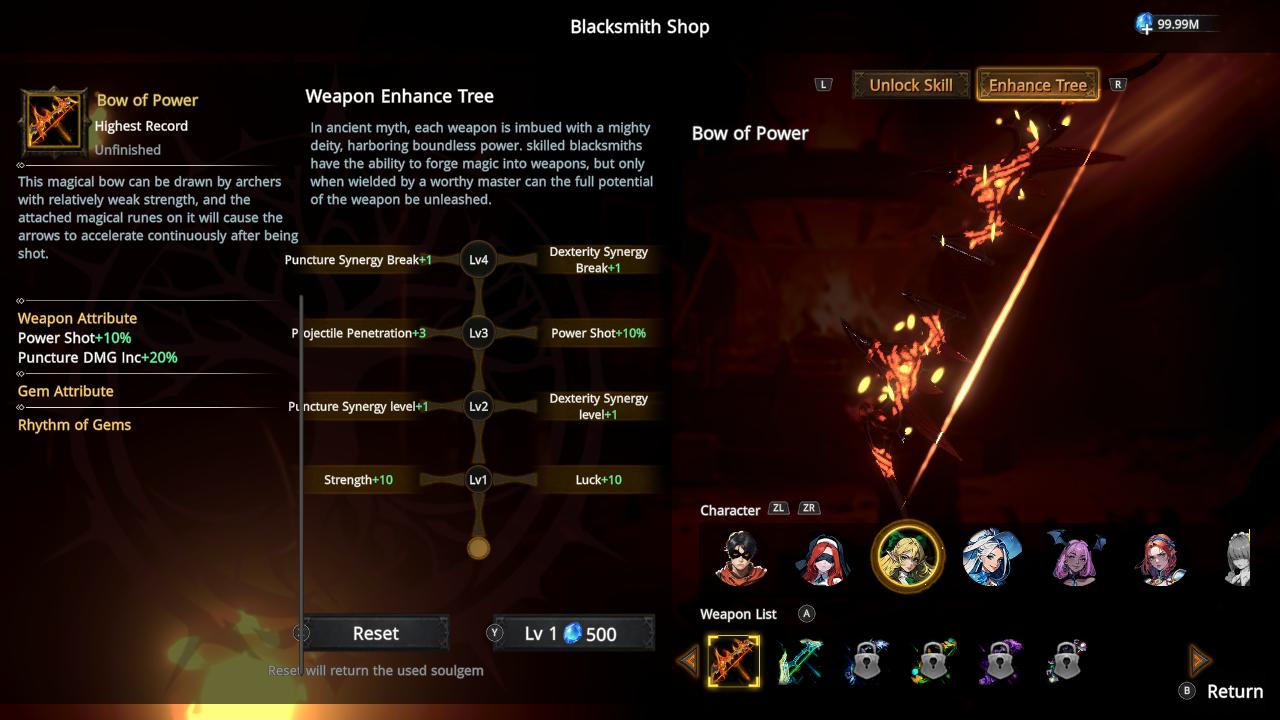The height and width of the screenshot is (720, 1280).
Task: Select the blonde elf character portrait
Action: pos(906,558)
